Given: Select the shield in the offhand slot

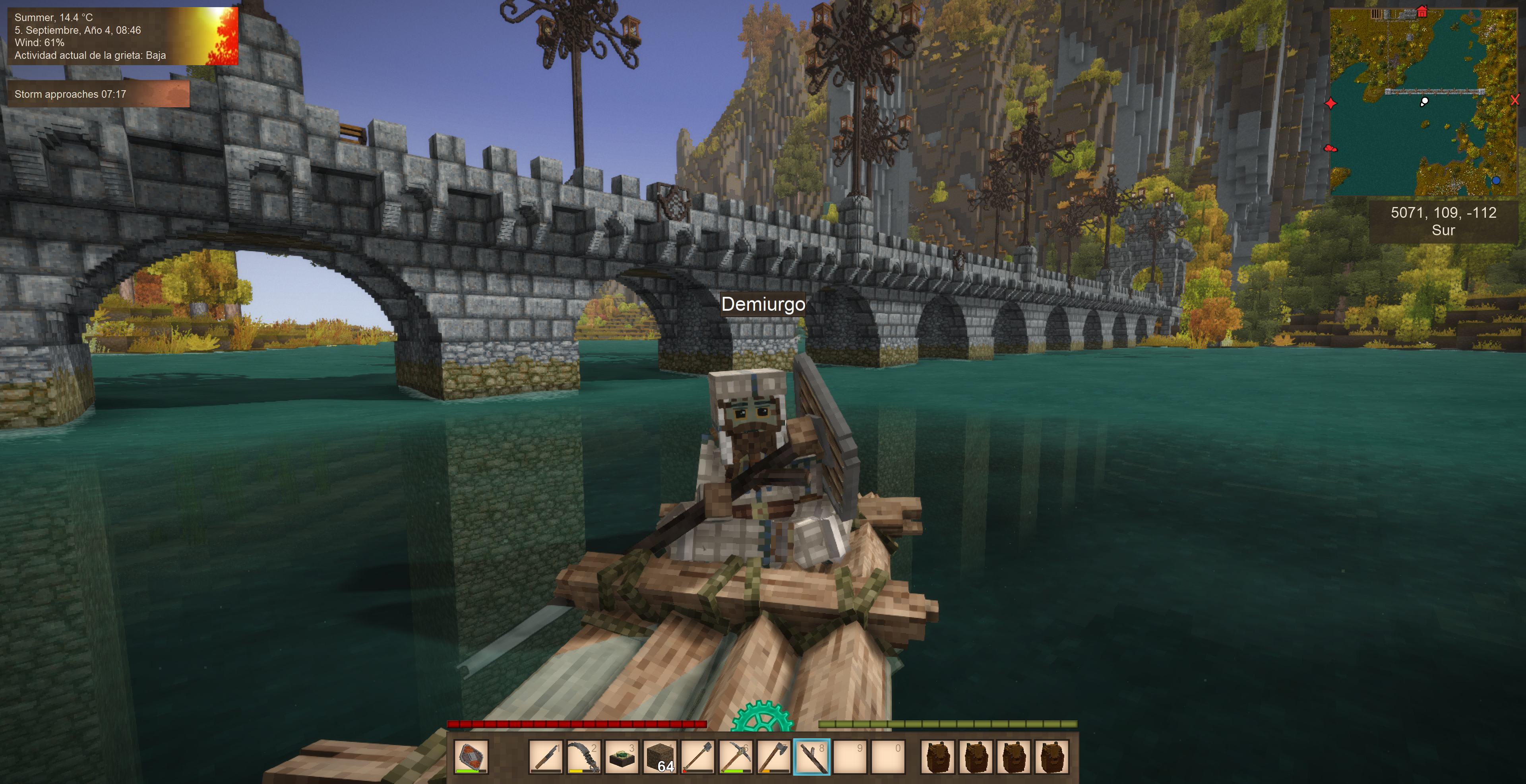Looking at the screenshot, I should [x=472, y=757].
